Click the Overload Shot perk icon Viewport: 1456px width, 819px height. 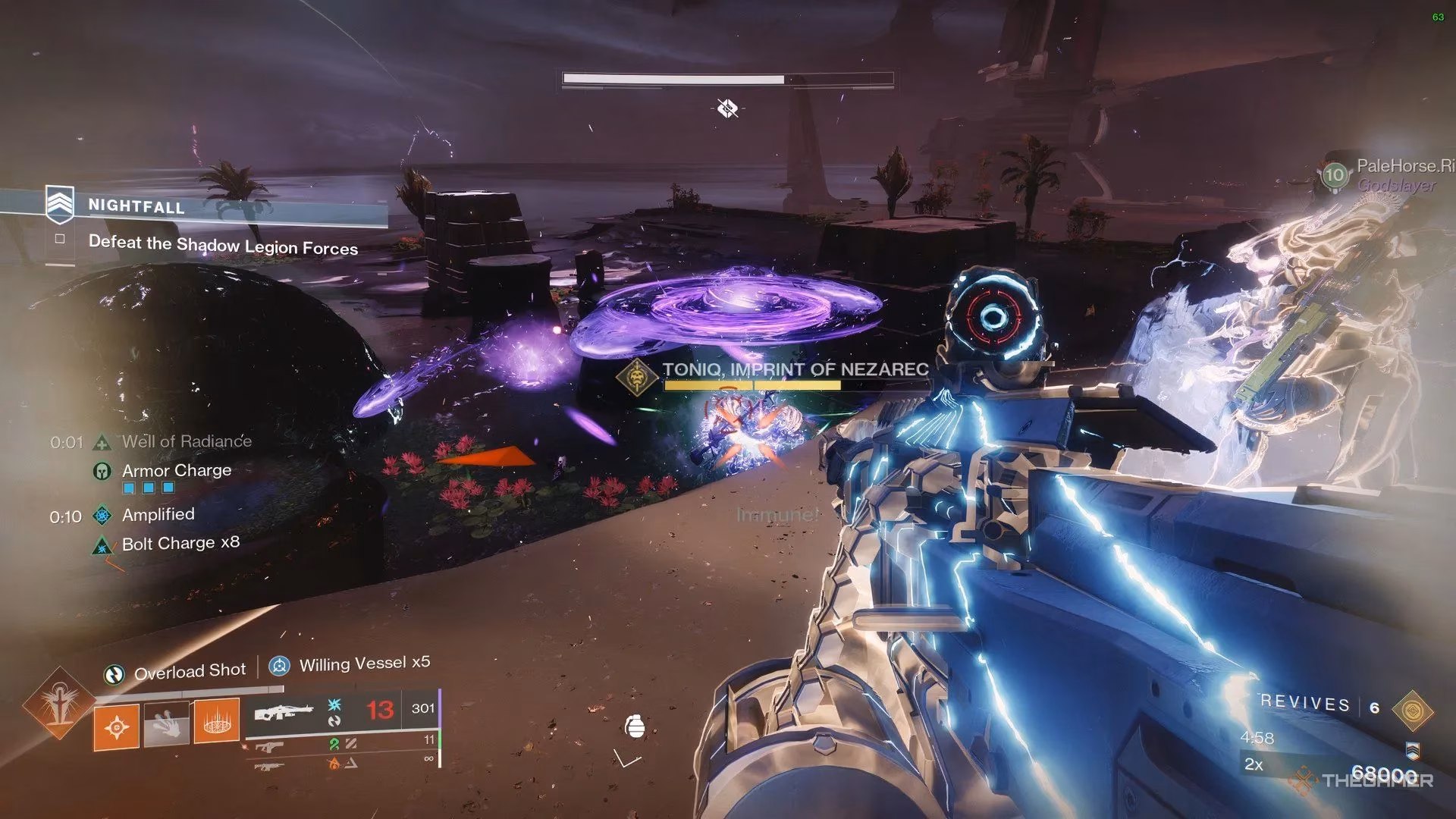coord(115,673)
